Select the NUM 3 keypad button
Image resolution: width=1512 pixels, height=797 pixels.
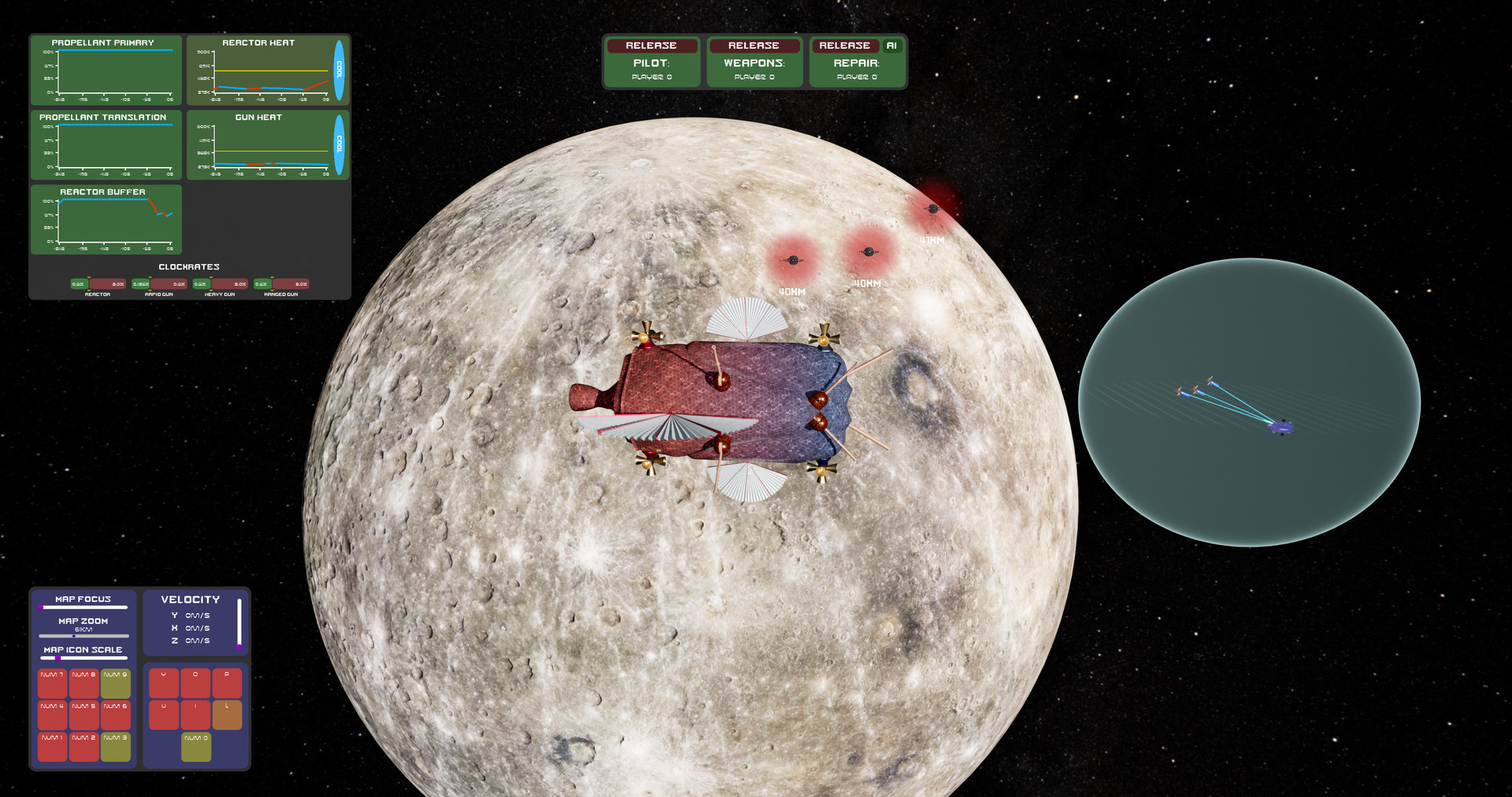[x=117, y=747]
